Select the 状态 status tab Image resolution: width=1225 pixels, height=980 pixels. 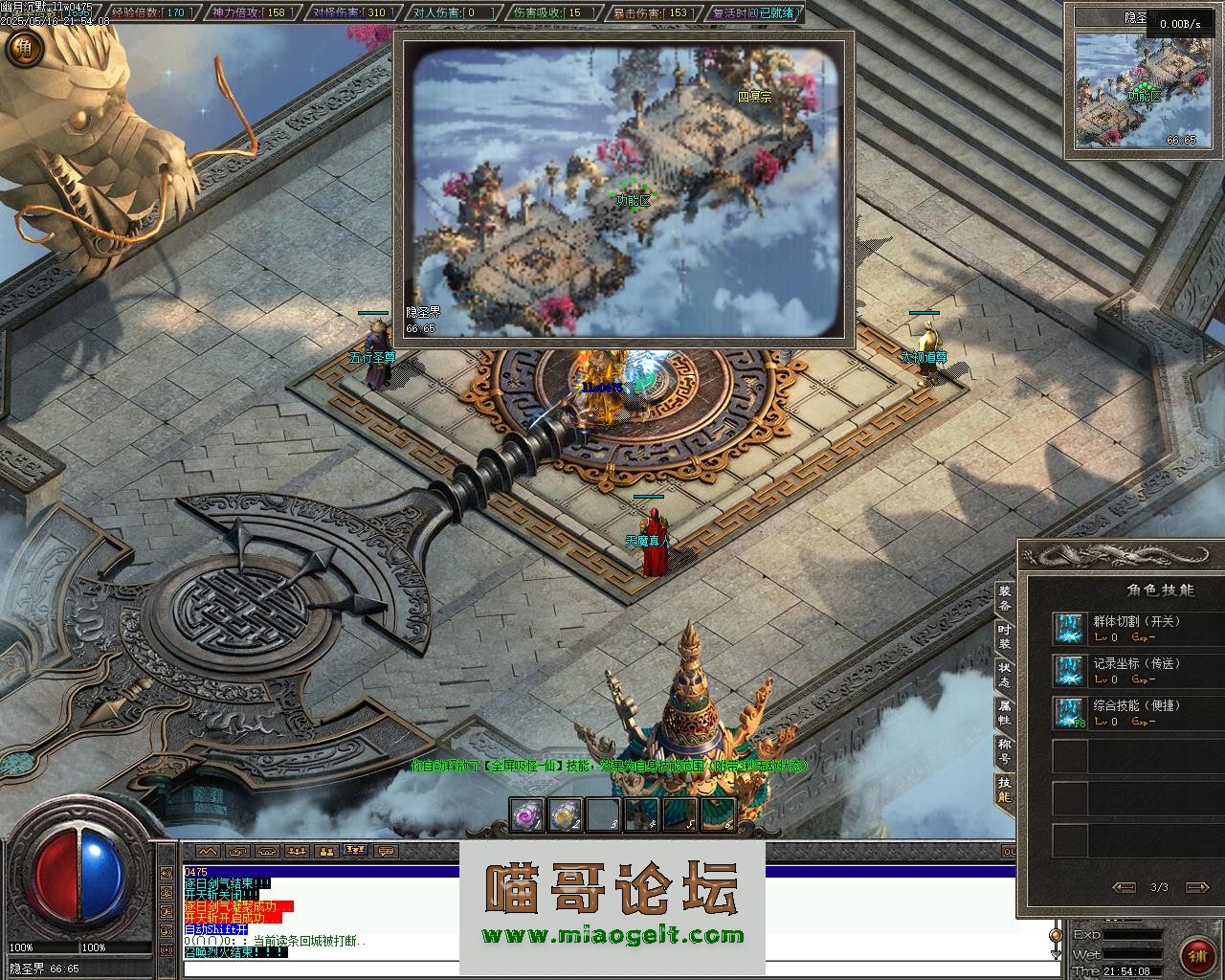1004,675
